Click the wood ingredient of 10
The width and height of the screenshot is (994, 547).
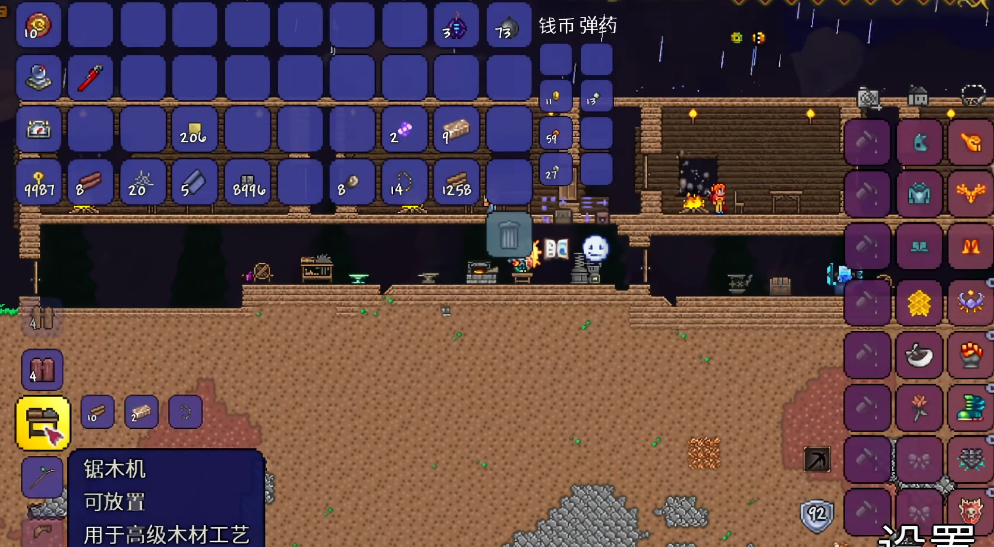click(x=97, y=412)
